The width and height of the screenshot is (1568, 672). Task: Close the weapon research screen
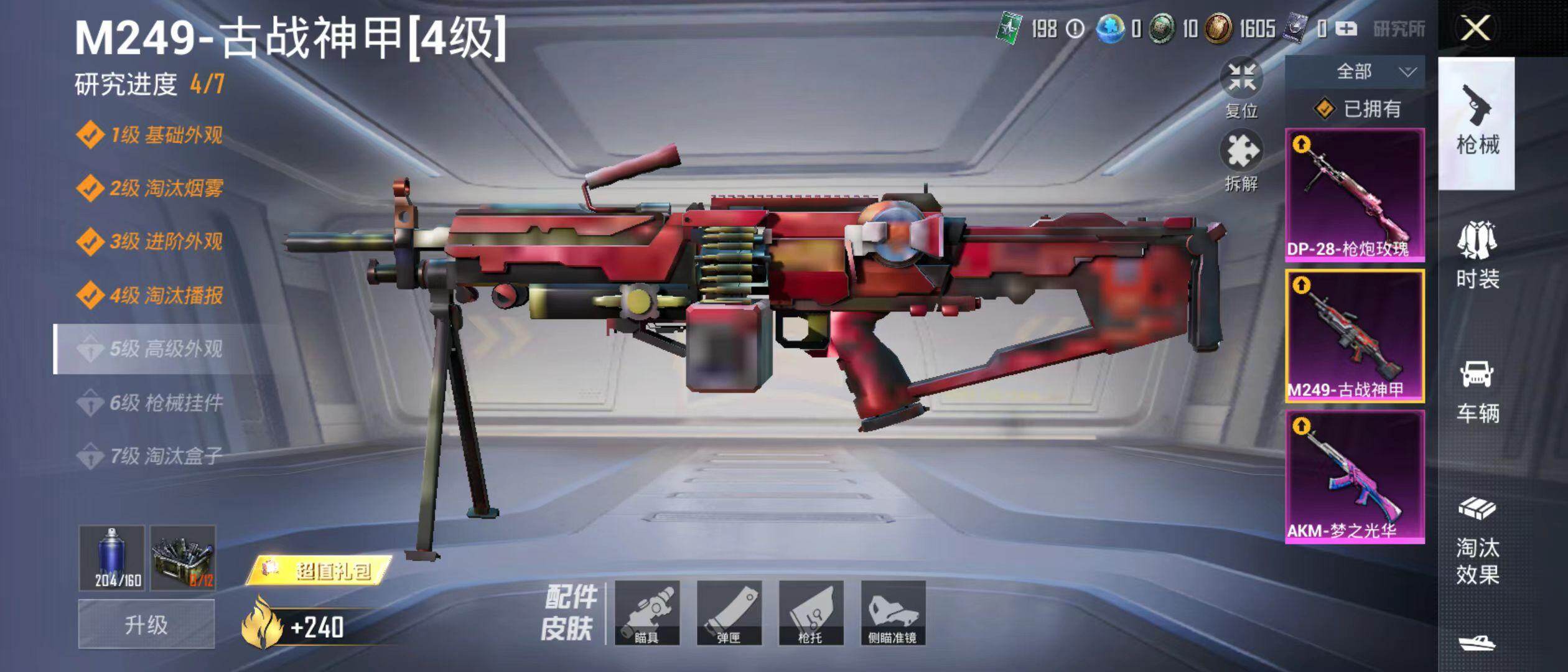coord(1475,29)
